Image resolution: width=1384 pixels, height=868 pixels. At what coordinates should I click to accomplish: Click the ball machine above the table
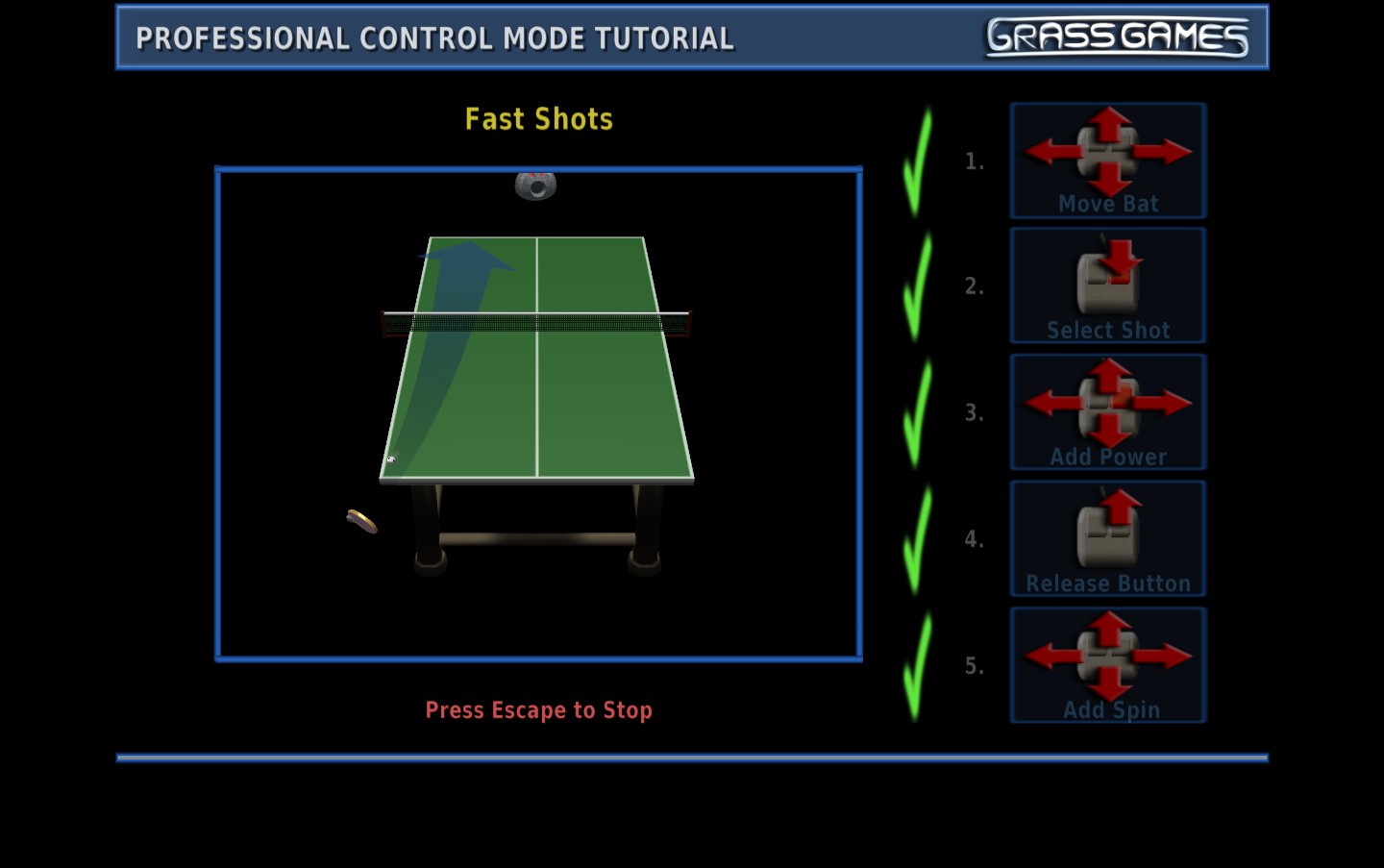tap(535, 184)
